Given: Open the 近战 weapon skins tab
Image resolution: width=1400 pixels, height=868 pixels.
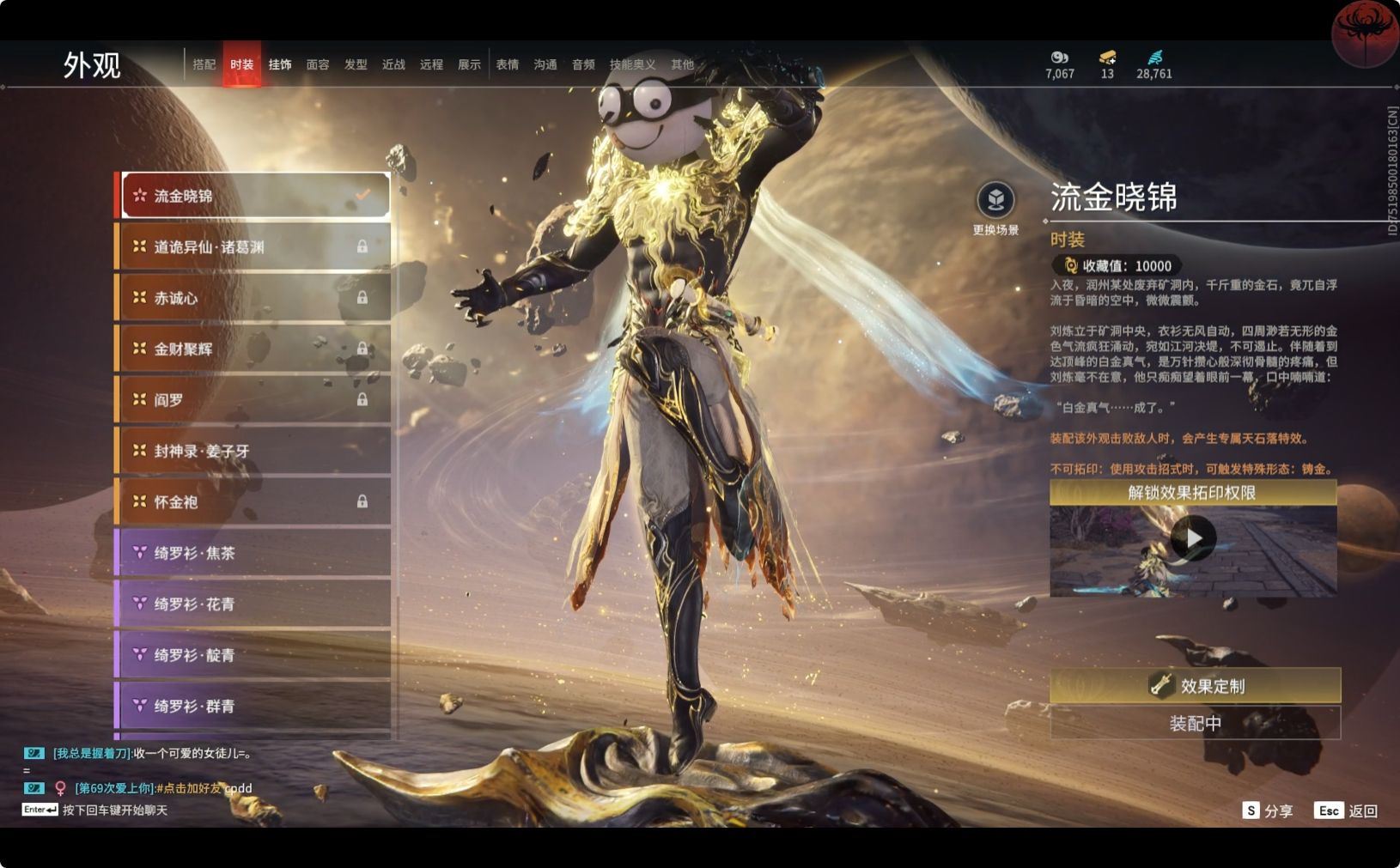Looking at the screenshot, I should click(x=393, y=64).
